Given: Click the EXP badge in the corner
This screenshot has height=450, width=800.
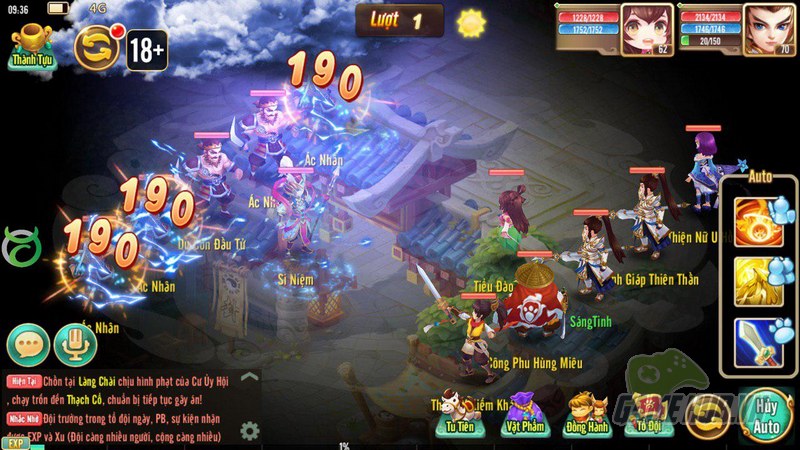Looking at the screenshot, I should click(14, 442).
